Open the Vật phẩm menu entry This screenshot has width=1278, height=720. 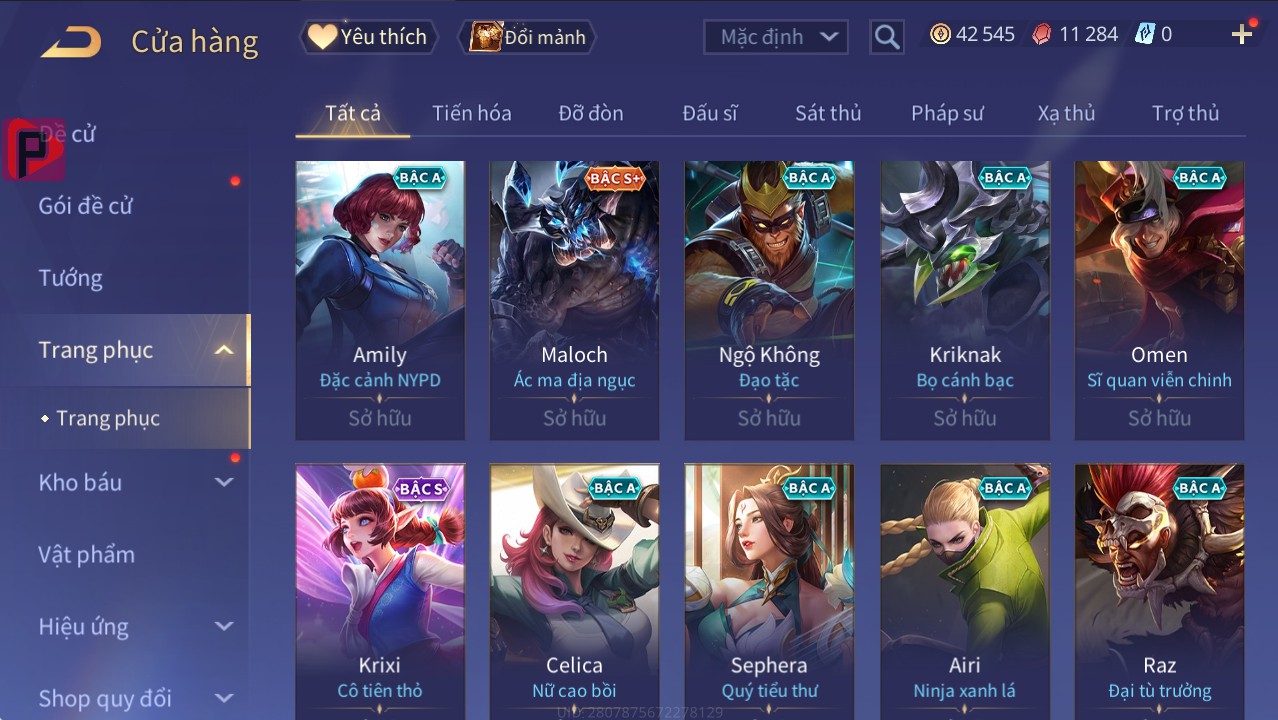click(x=87, y=554)
